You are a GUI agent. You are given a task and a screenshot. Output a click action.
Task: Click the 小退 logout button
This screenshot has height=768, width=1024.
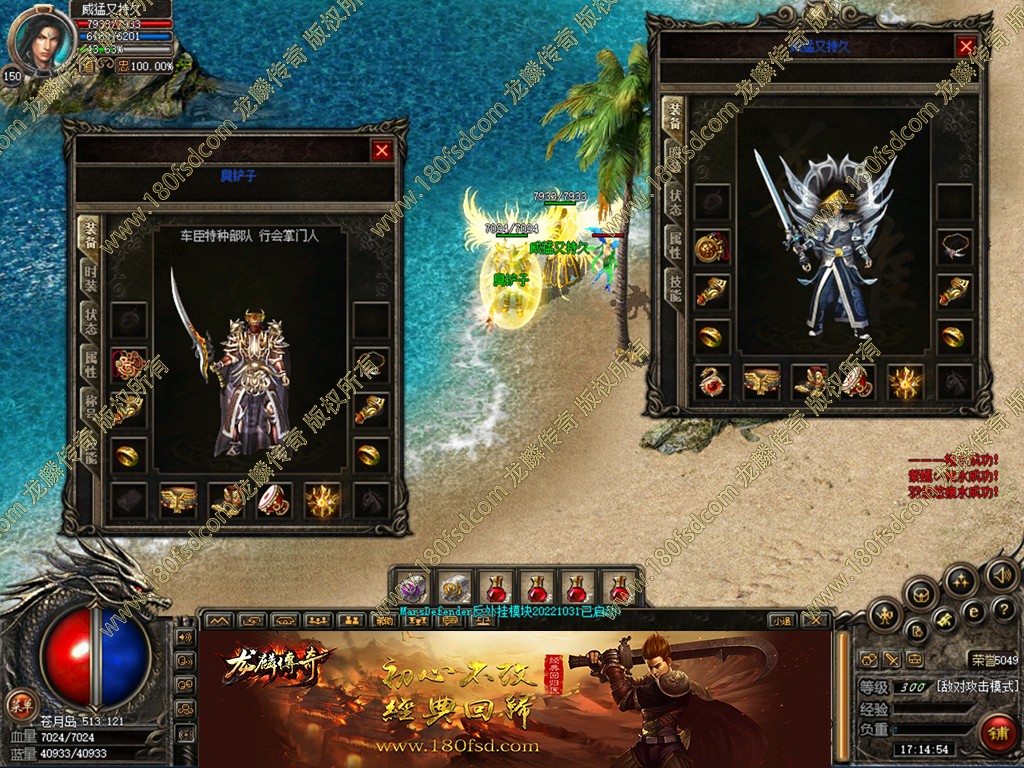pyautogui.click(x=784, y=620)
